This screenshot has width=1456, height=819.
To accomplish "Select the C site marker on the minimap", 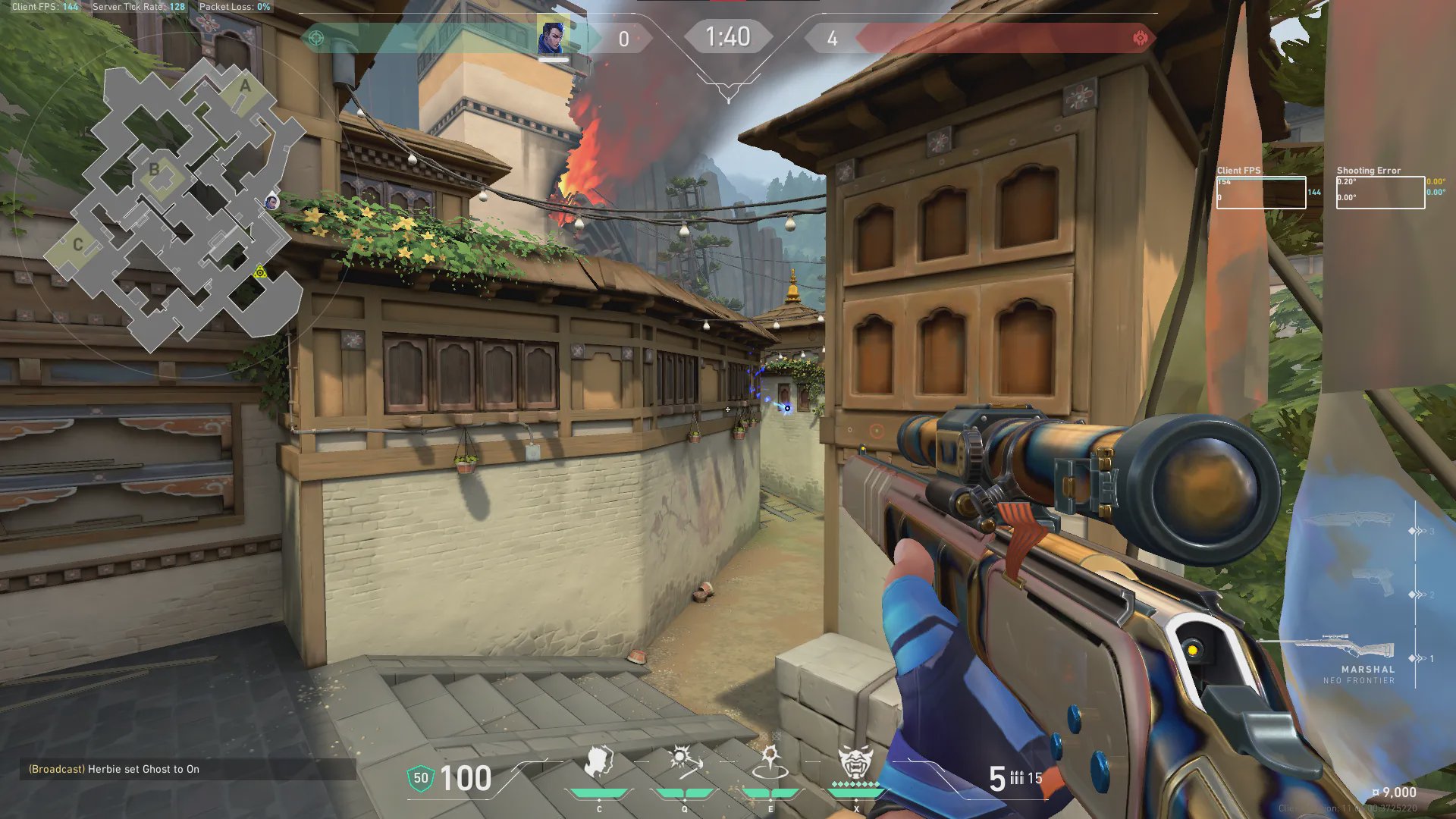I will (x=77, y=245).
